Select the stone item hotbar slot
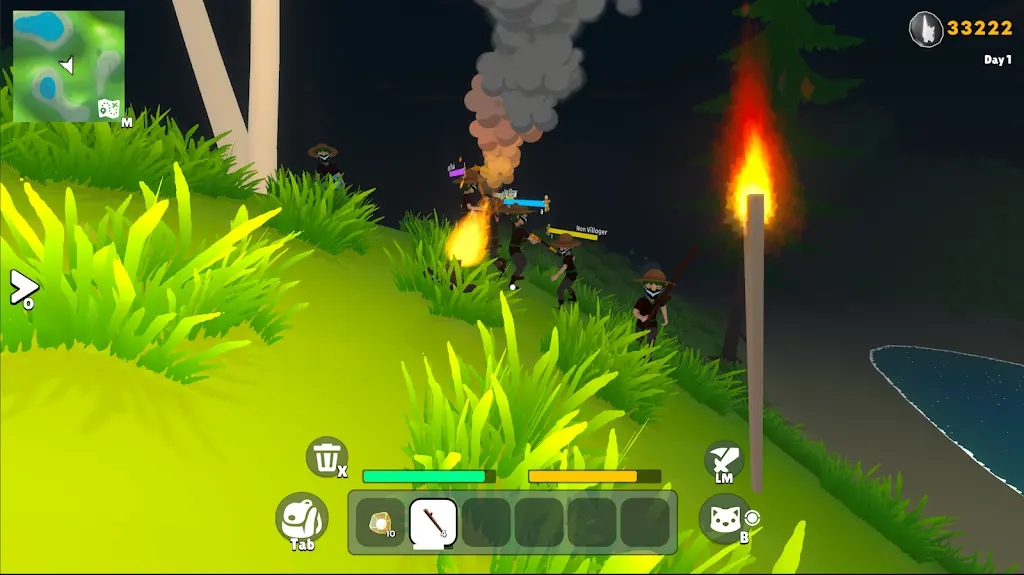This screenshot has width=1024, height=575. pos(380,522)
